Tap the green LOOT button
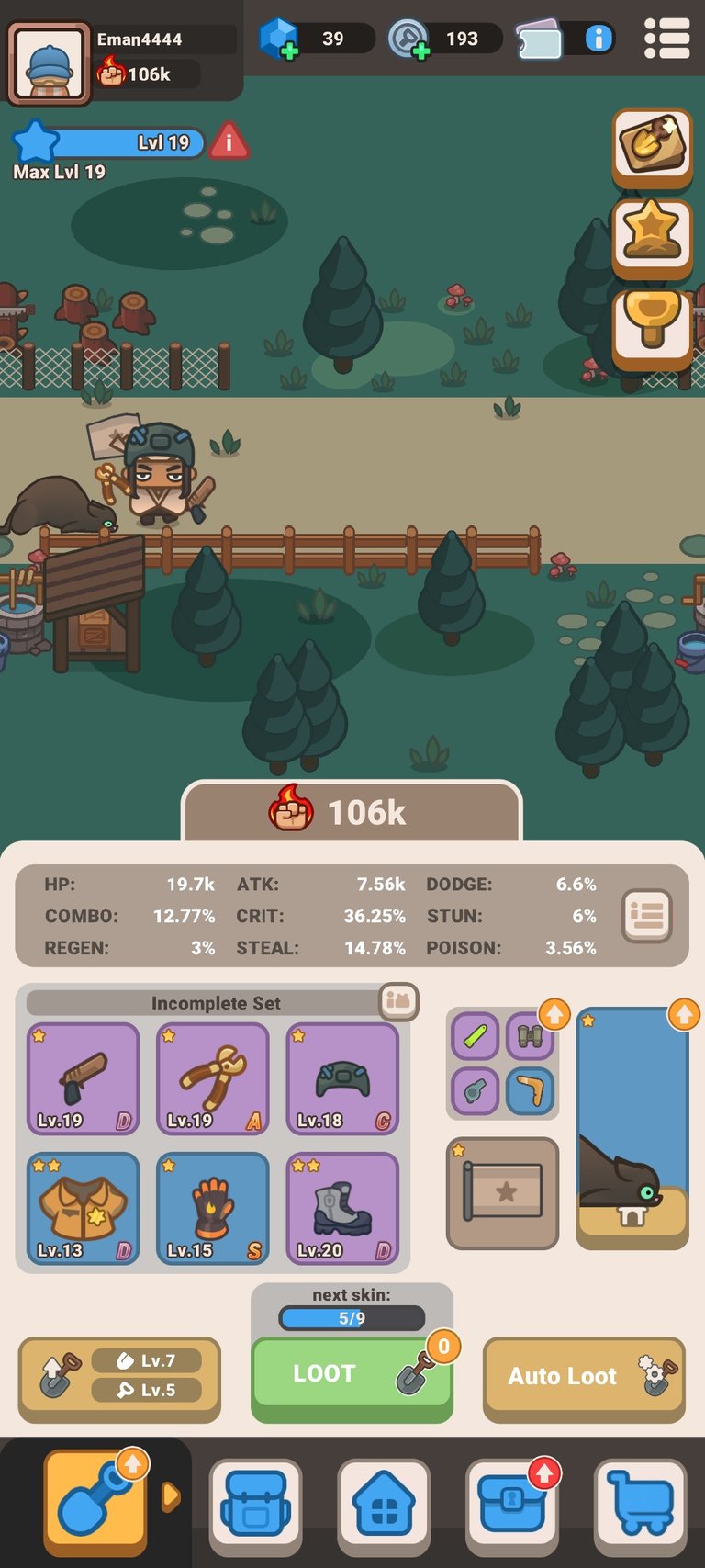The width and height of the screenshot is (705, 1568). [351, 1375]
